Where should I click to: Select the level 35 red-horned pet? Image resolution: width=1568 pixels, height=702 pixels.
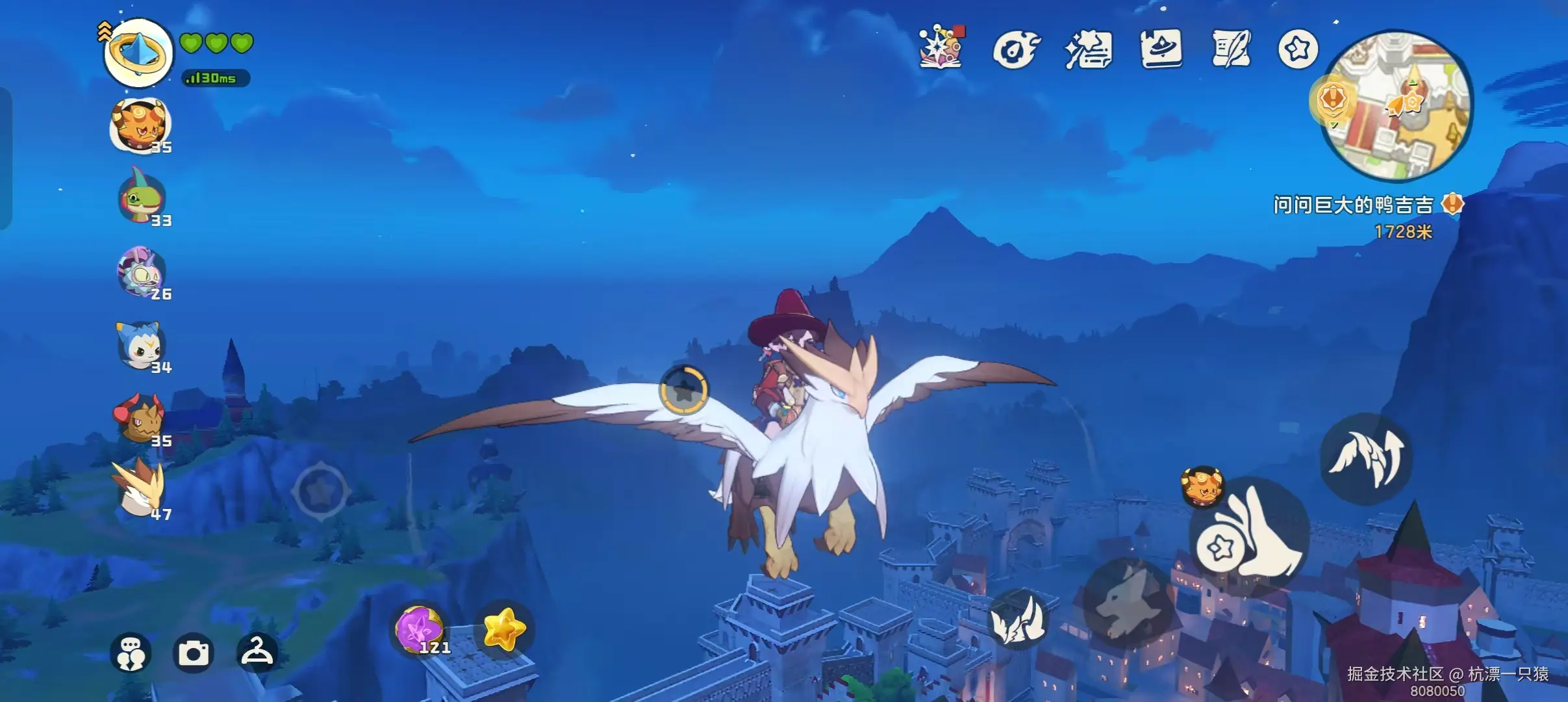coord(139,419)
